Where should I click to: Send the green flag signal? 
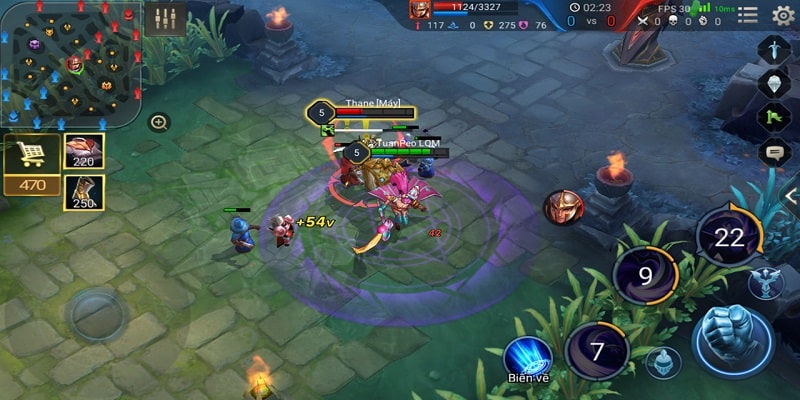(774, 118)
